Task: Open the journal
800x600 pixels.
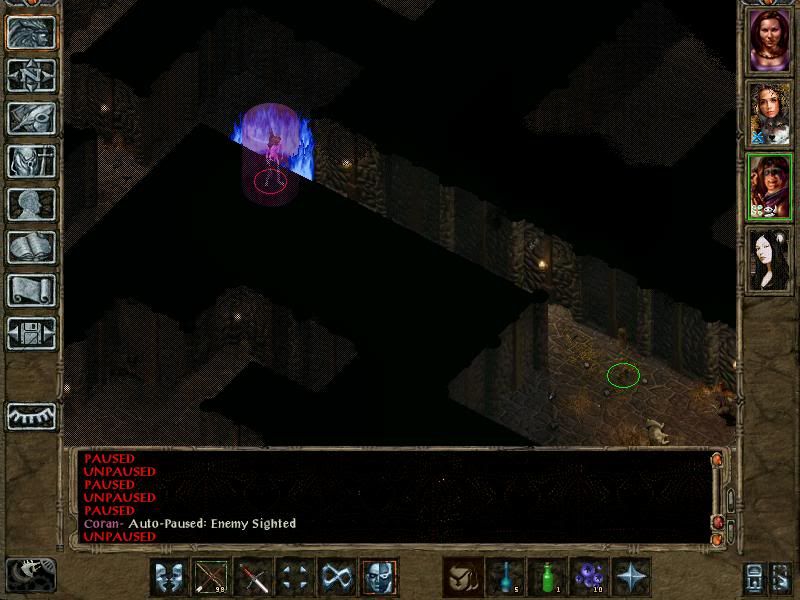Action: coord(31,118)
